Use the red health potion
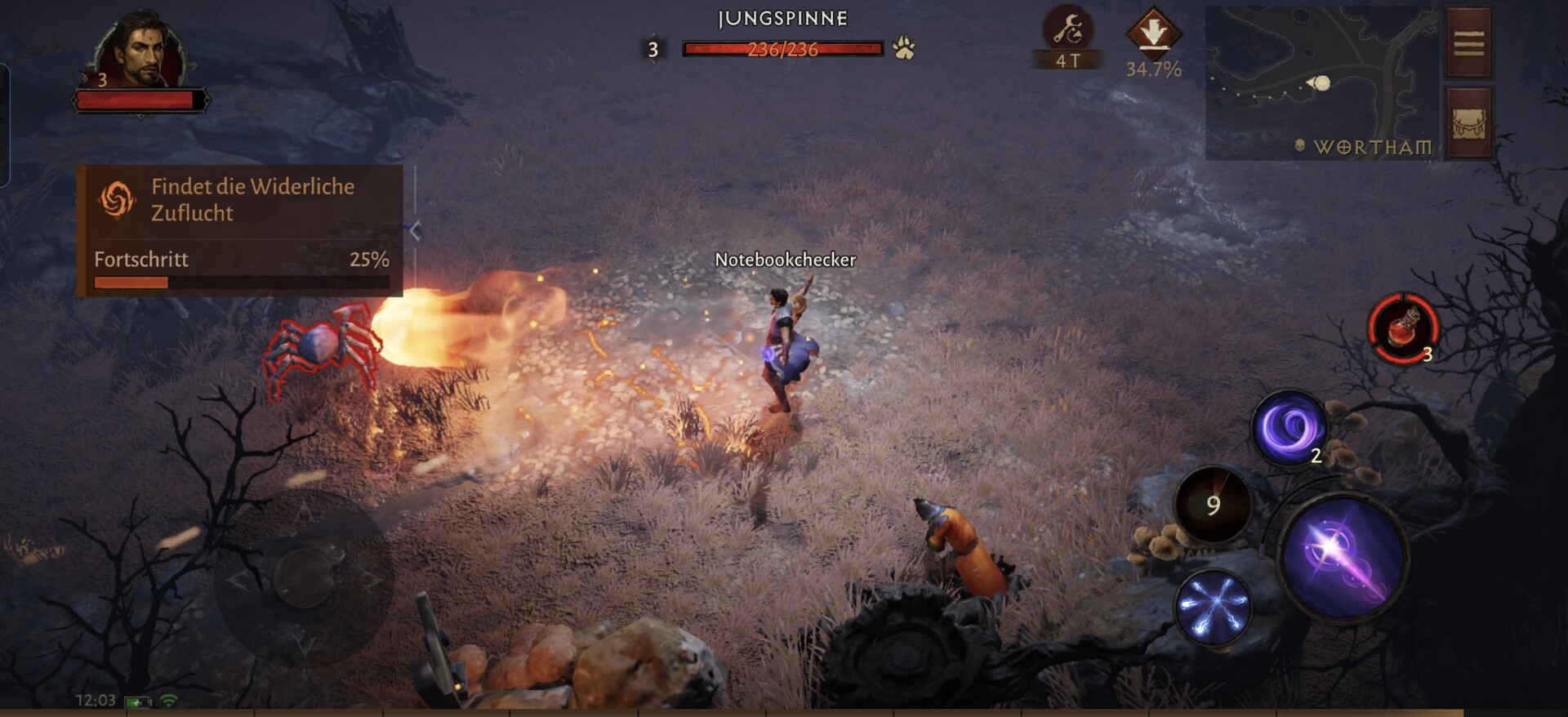Viewport: 1568px width, 717px height. coord(1402,328)
